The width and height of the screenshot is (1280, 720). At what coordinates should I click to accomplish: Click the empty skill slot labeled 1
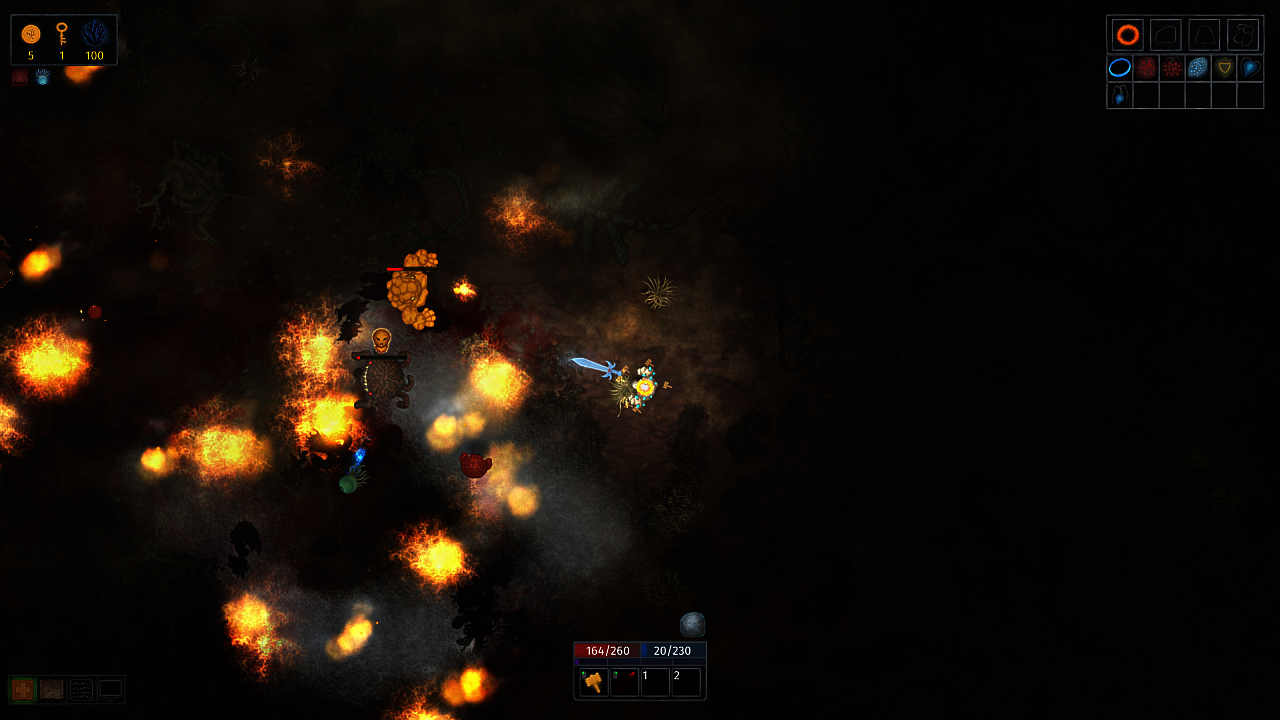point(655,681)
